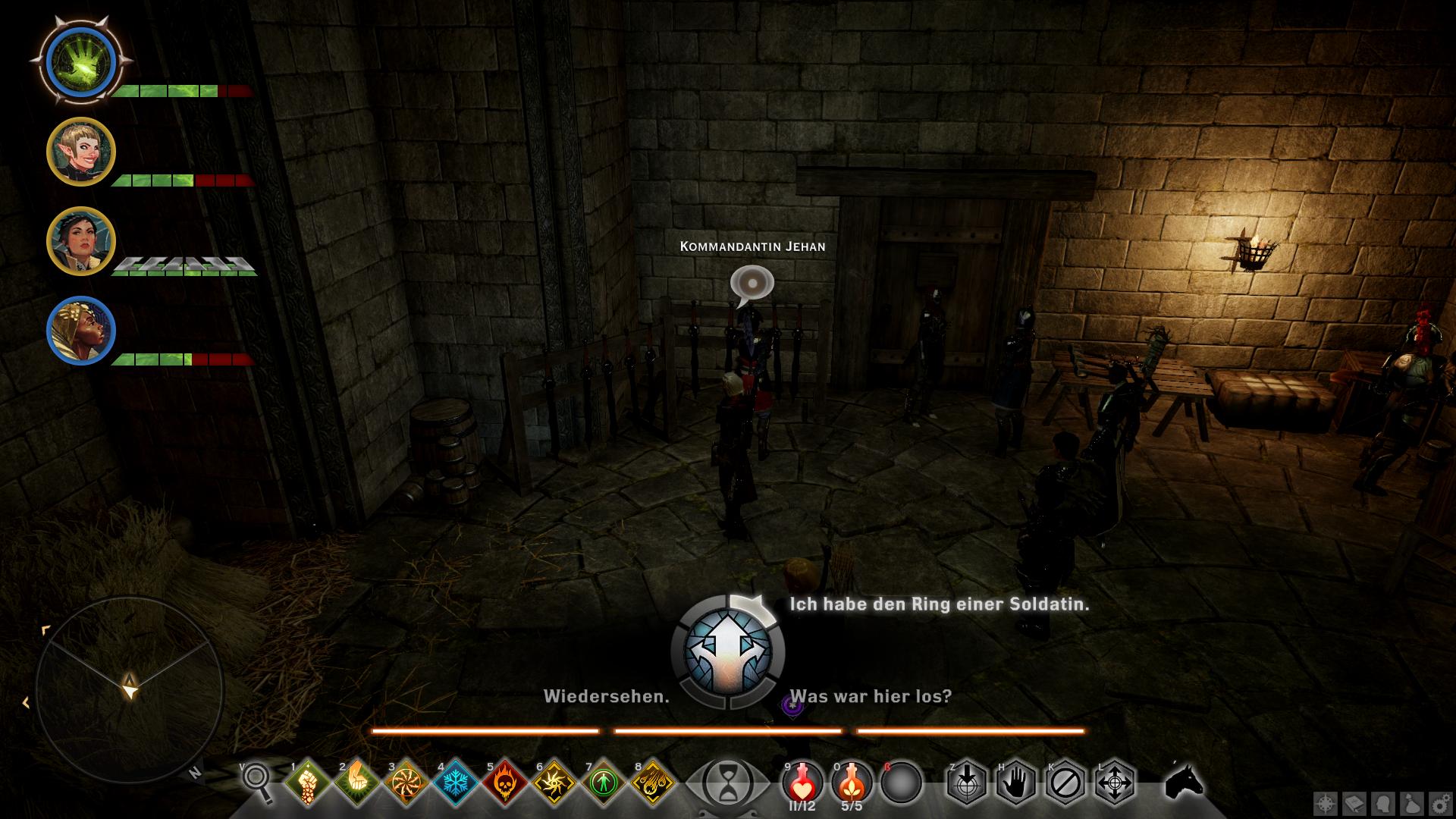Image resolution: width=1456 pixels, height=819 pixels.
Task: Use the stone fist ability
Action: [307, 781]
